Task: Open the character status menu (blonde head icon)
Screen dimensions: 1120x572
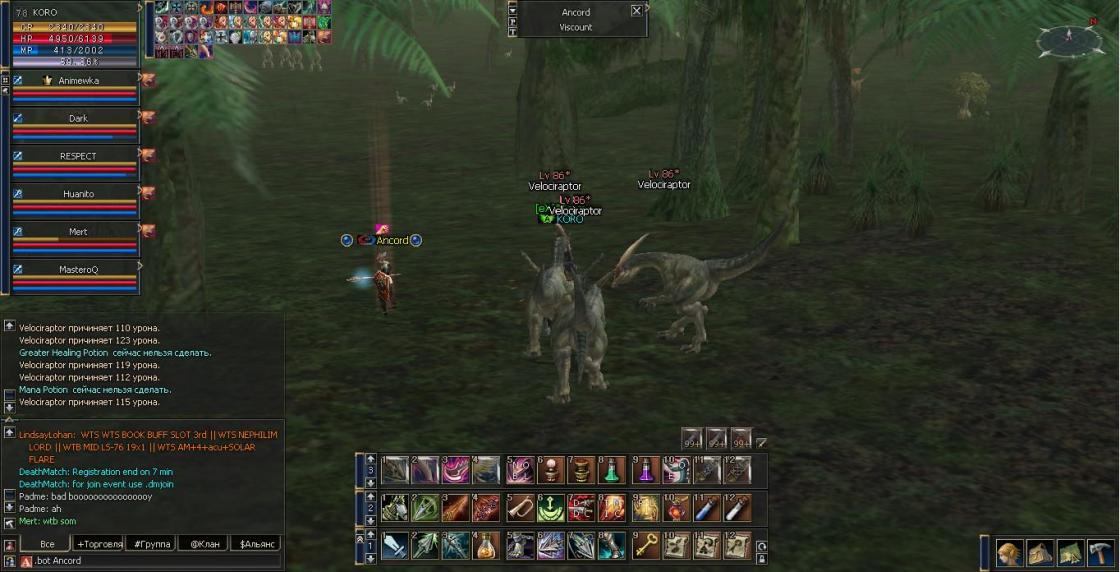Action: [x=1009, y=553]
